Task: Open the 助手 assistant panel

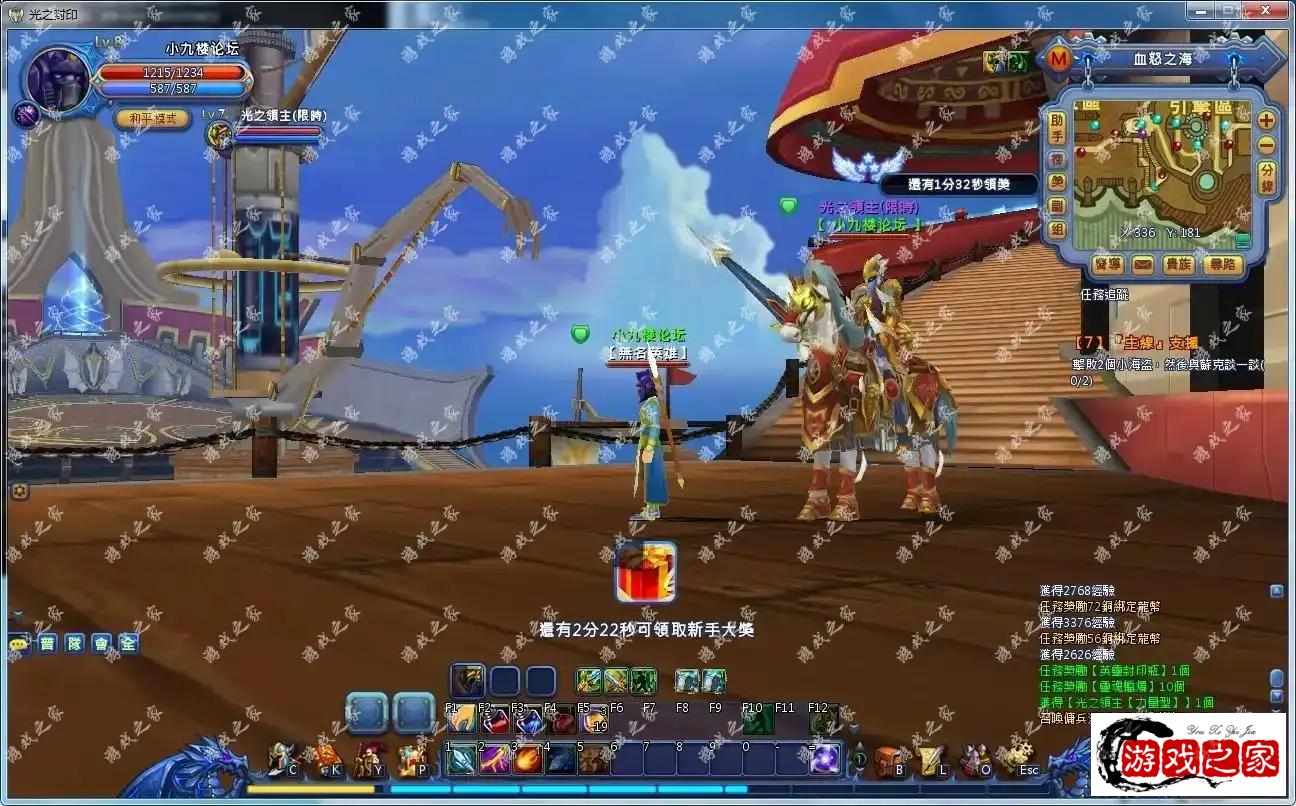Action: 1057,126
